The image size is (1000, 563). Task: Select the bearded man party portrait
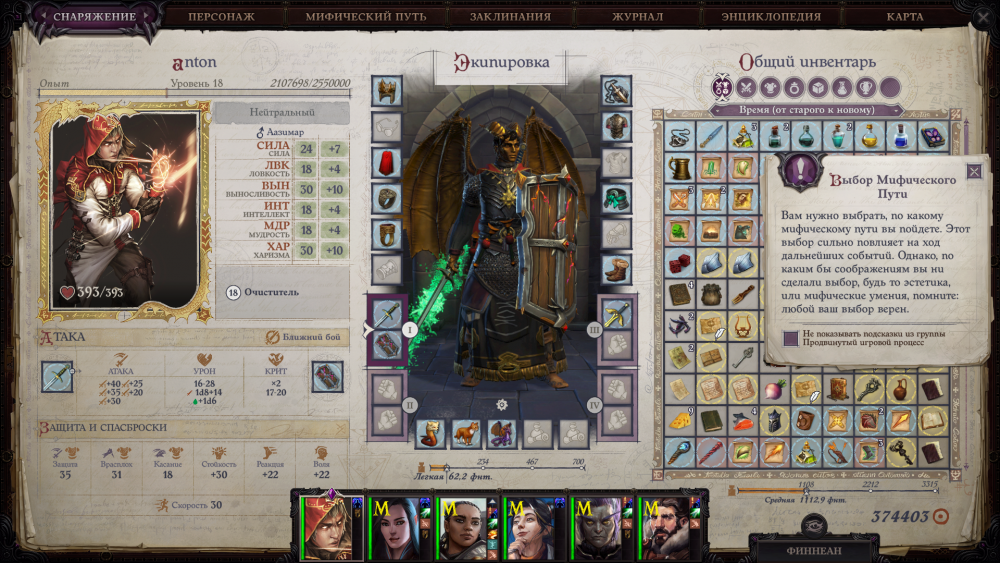665,527
